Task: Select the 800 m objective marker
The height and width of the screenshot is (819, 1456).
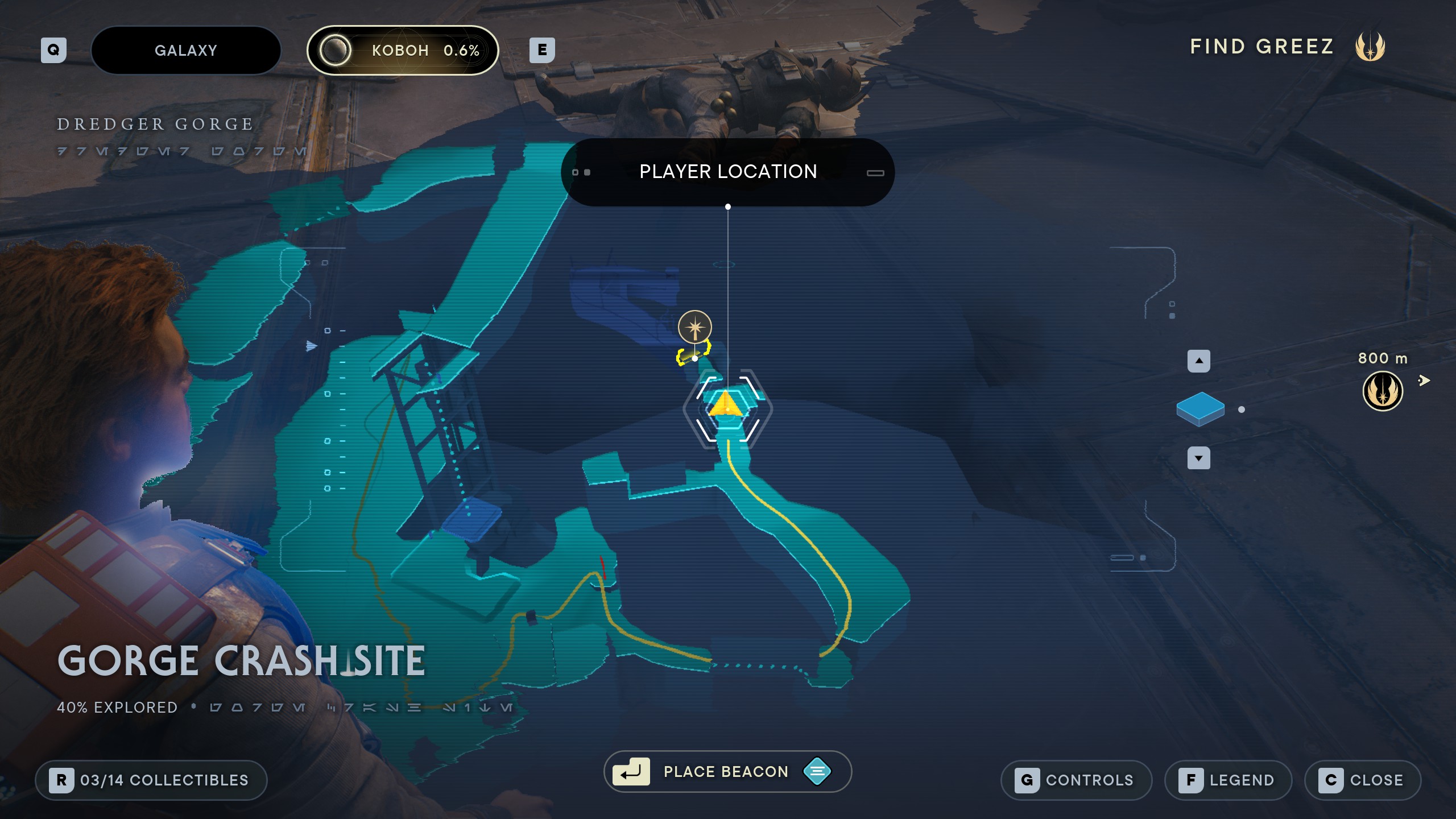Action: [x=1382, y=391]
